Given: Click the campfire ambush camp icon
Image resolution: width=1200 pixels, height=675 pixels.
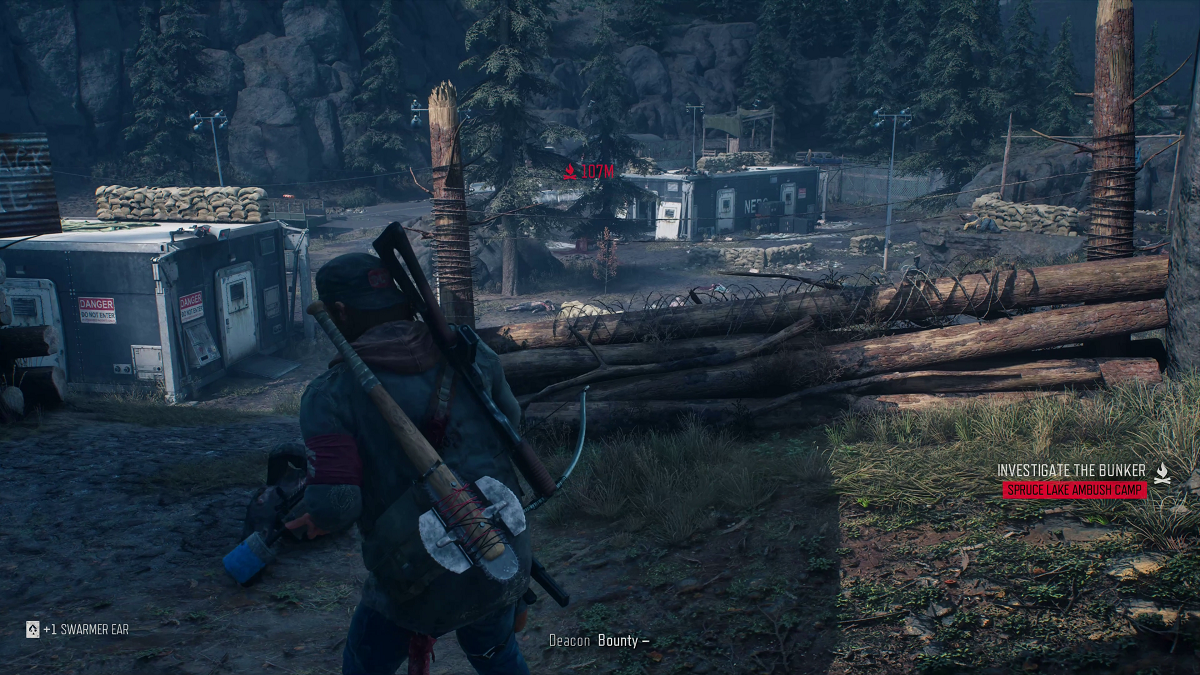Looking at the screenshot, I should click(1162, 474).
